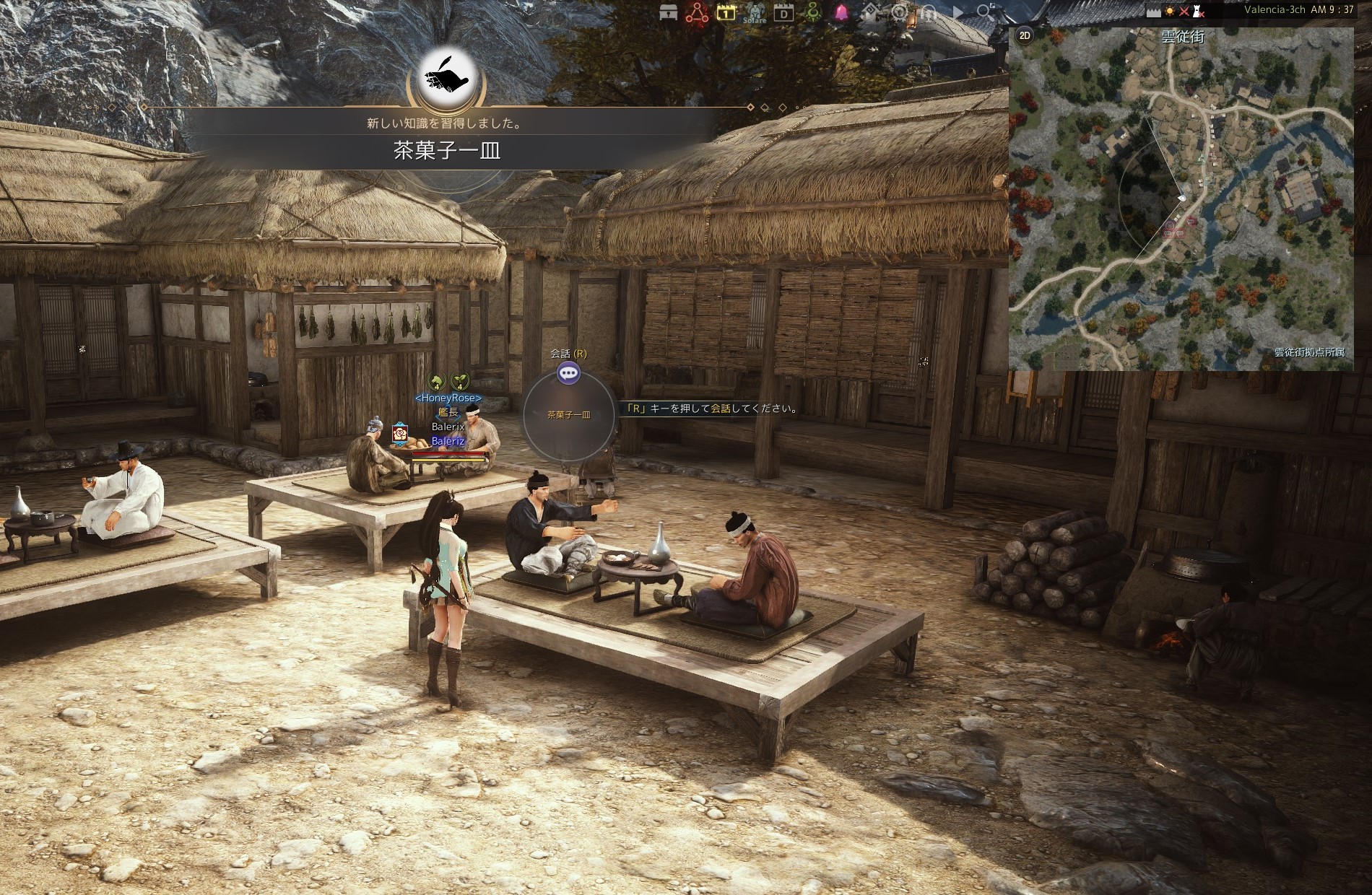Click the green swirl emblem icon
The width and height of the screenshot is (1372, 895).
click(813, 12)
